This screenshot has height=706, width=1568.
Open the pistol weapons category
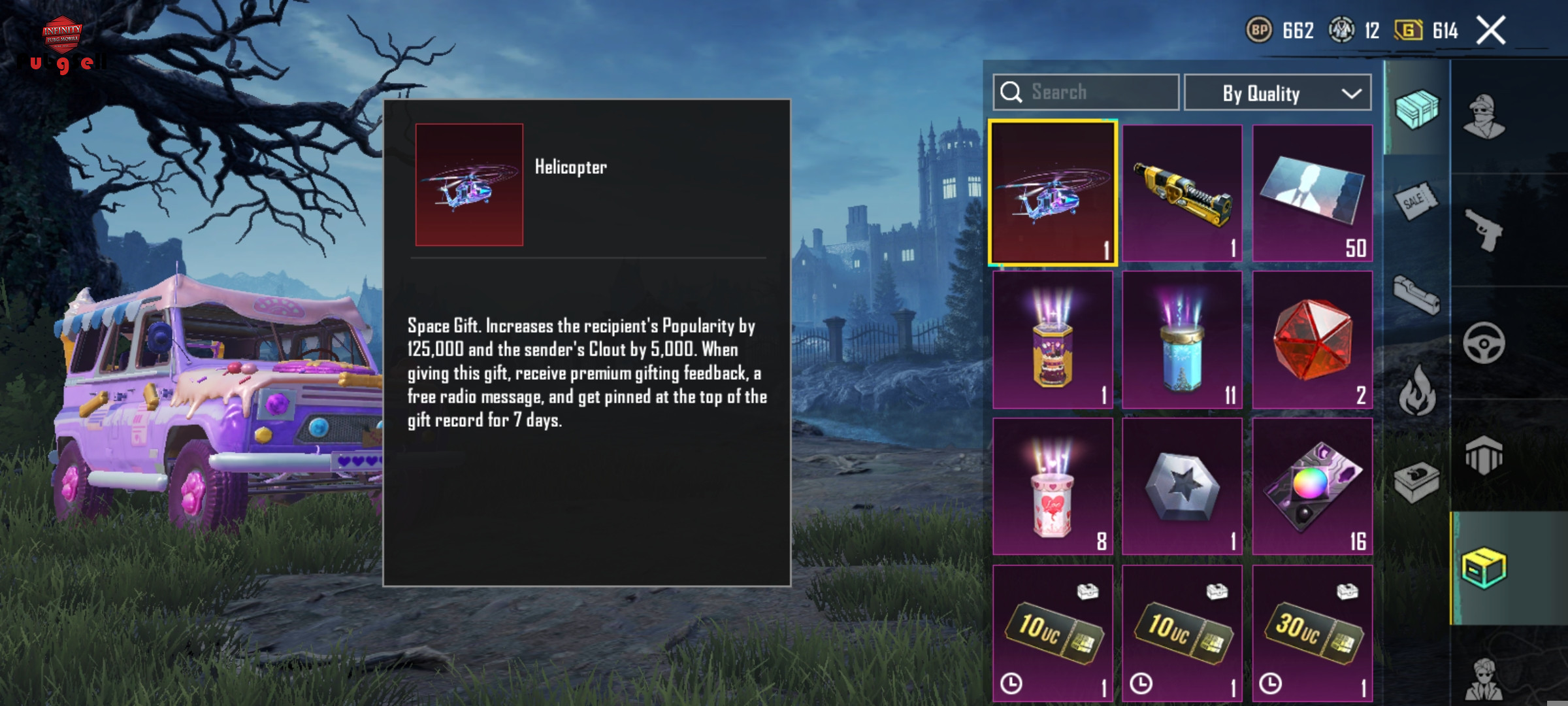(x=1484, y=230)
